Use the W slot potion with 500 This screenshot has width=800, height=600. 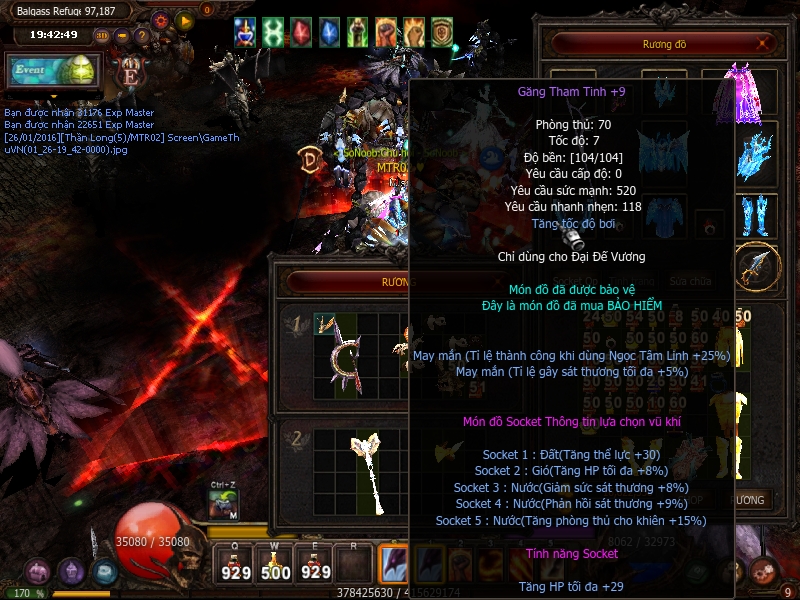click(276, 564)
